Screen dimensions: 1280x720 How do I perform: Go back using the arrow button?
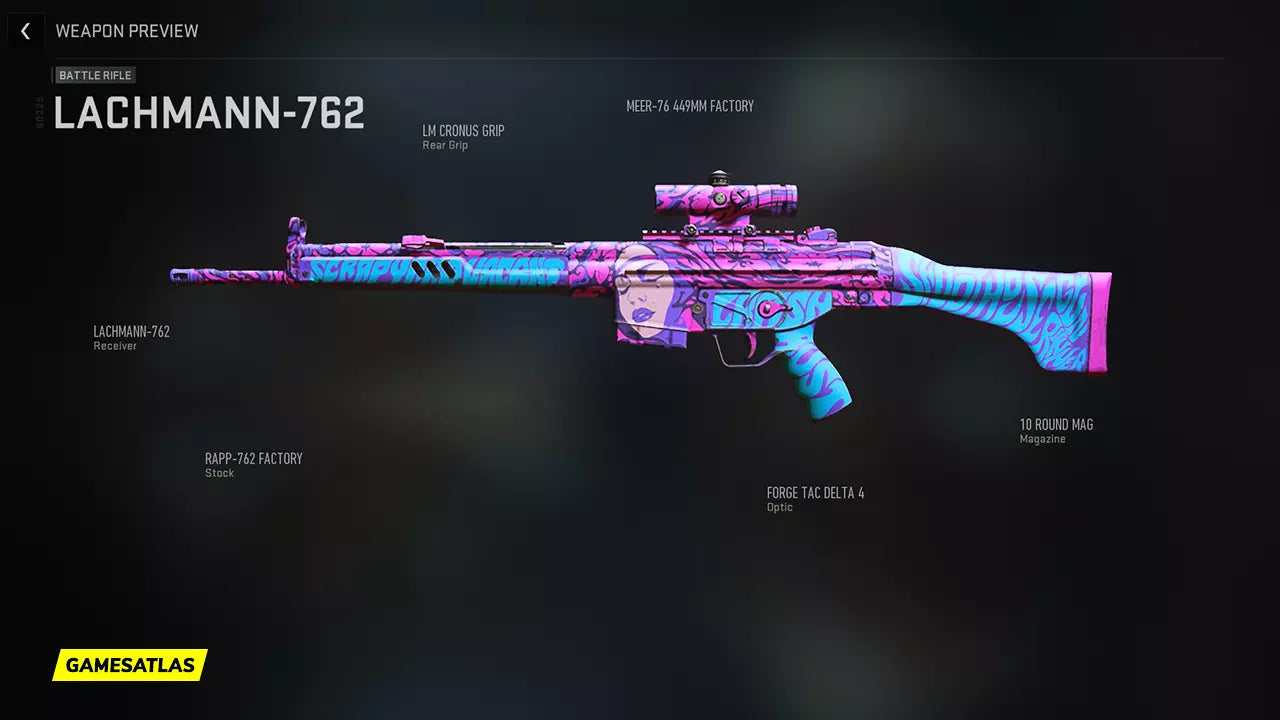coord(25,31)
